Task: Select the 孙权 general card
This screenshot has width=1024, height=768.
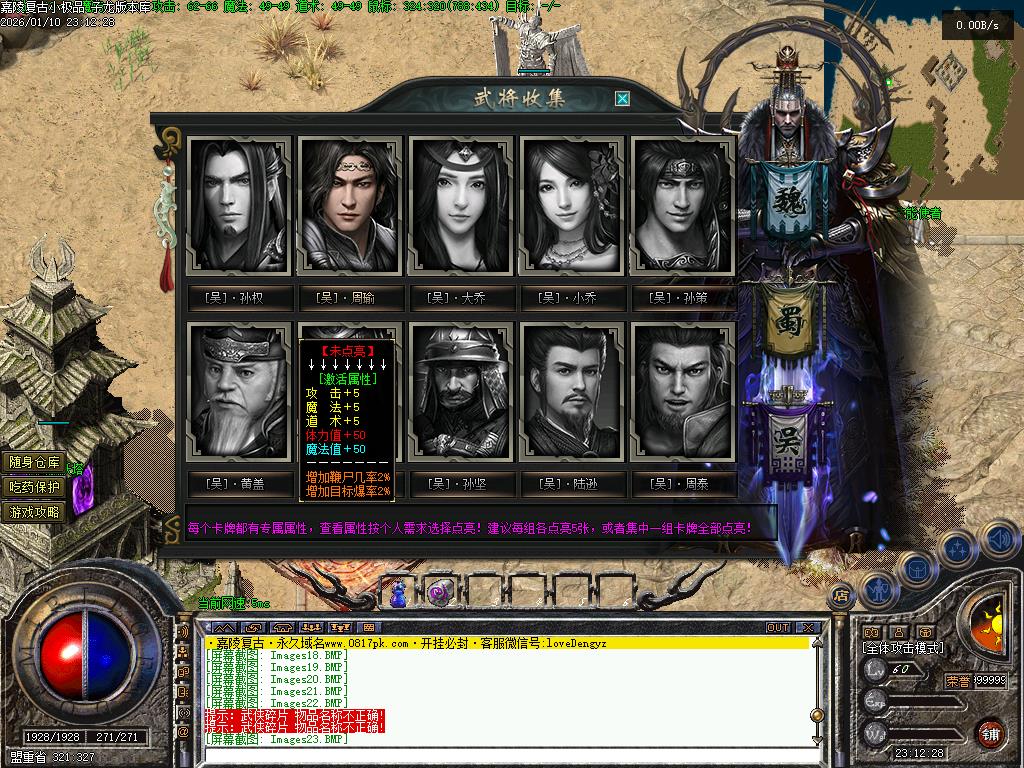Action: (240, 206)
